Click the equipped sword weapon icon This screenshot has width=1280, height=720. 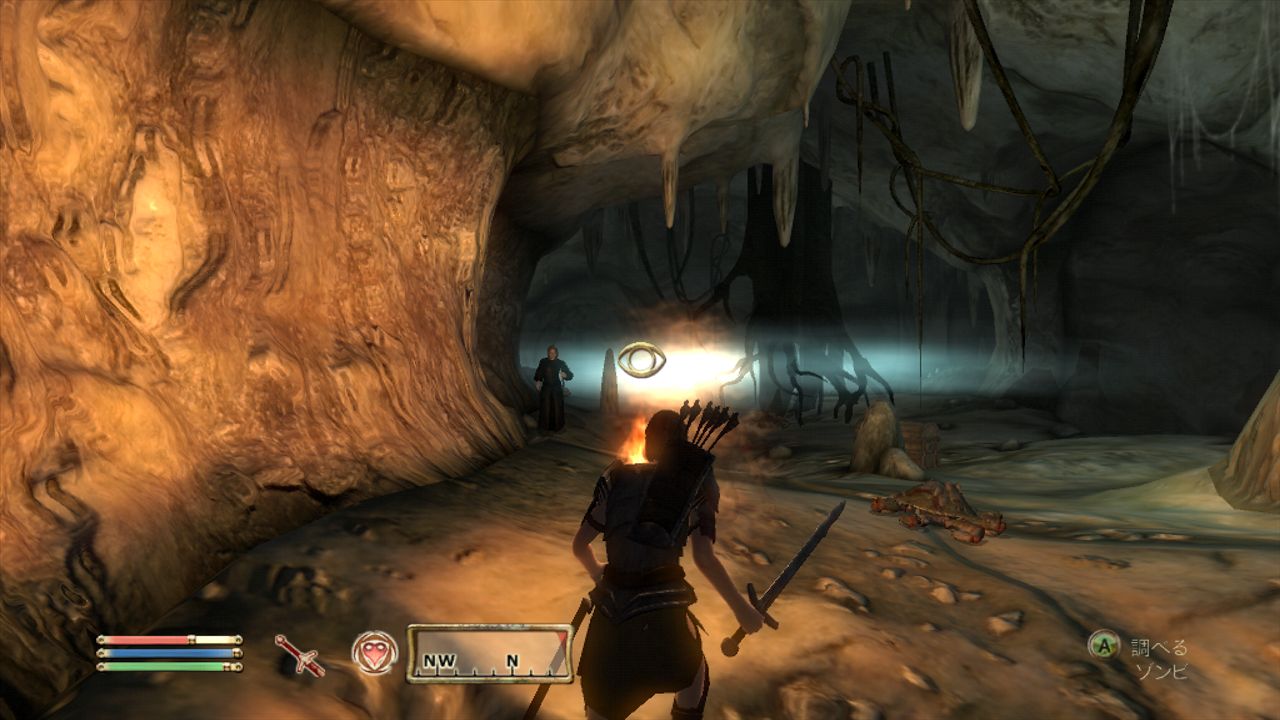tap(299, 654)
